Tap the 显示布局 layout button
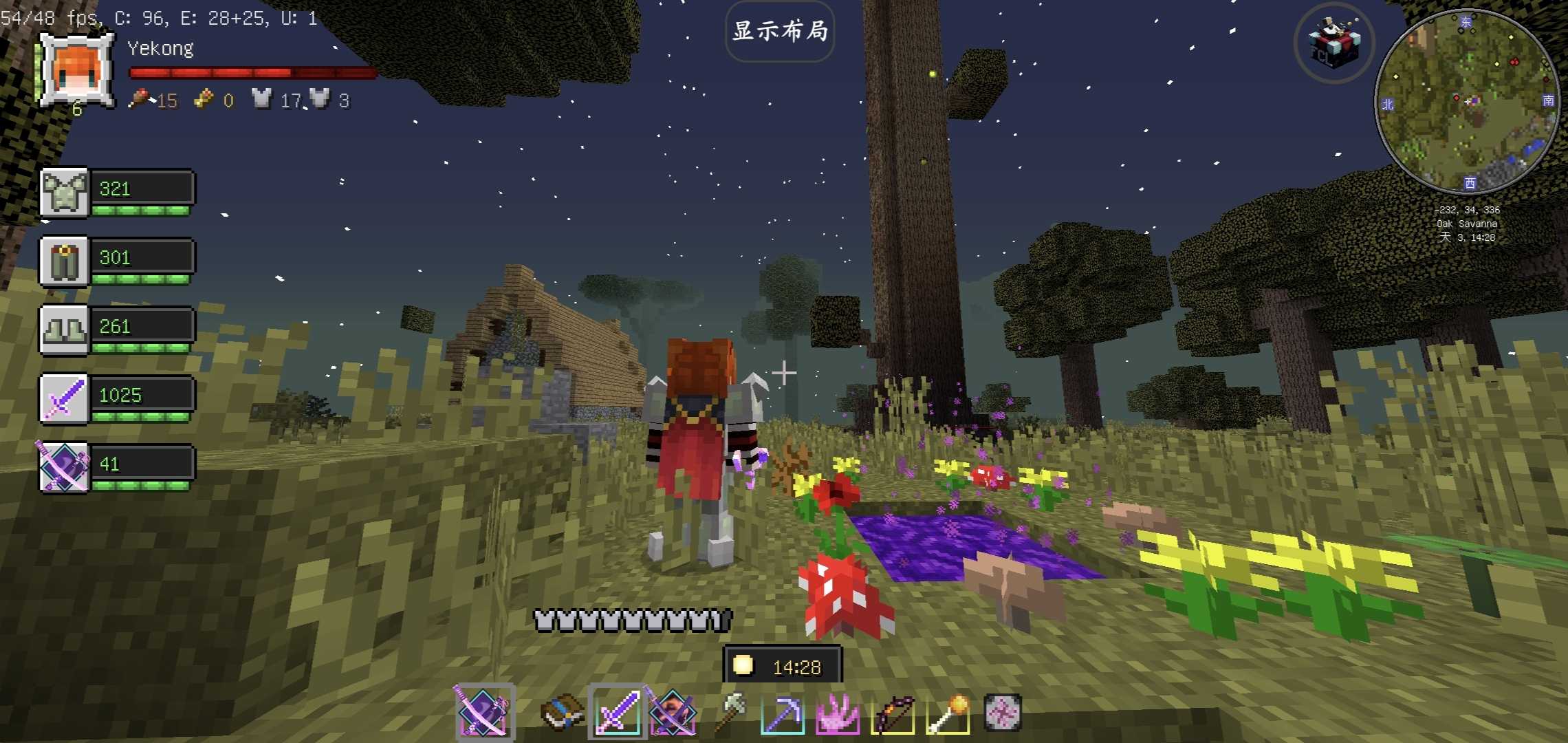This screenshot has width=1568, height=743. pos(779,32)
